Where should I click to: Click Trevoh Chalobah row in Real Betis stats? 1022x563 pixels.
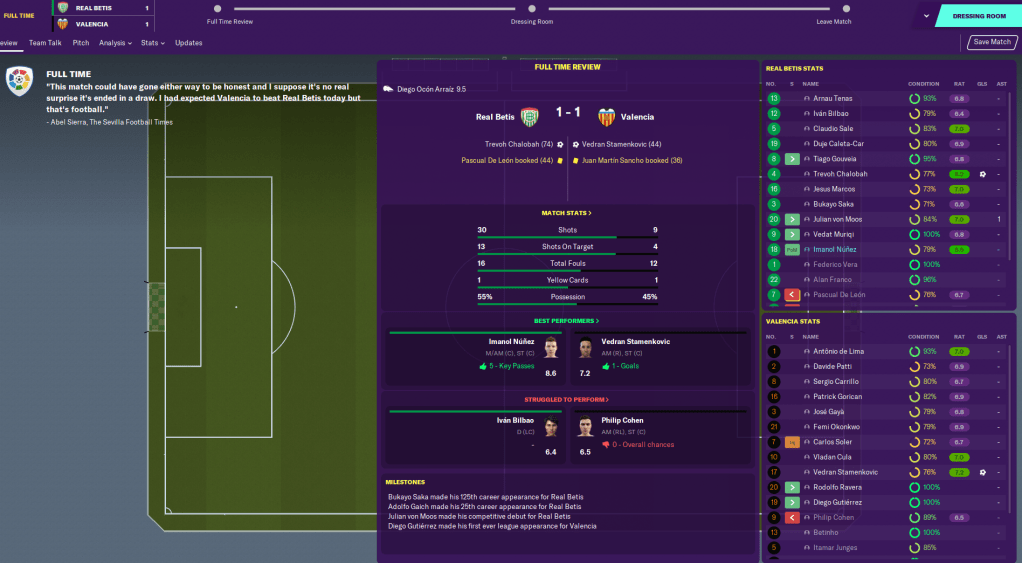pos(840,174)
